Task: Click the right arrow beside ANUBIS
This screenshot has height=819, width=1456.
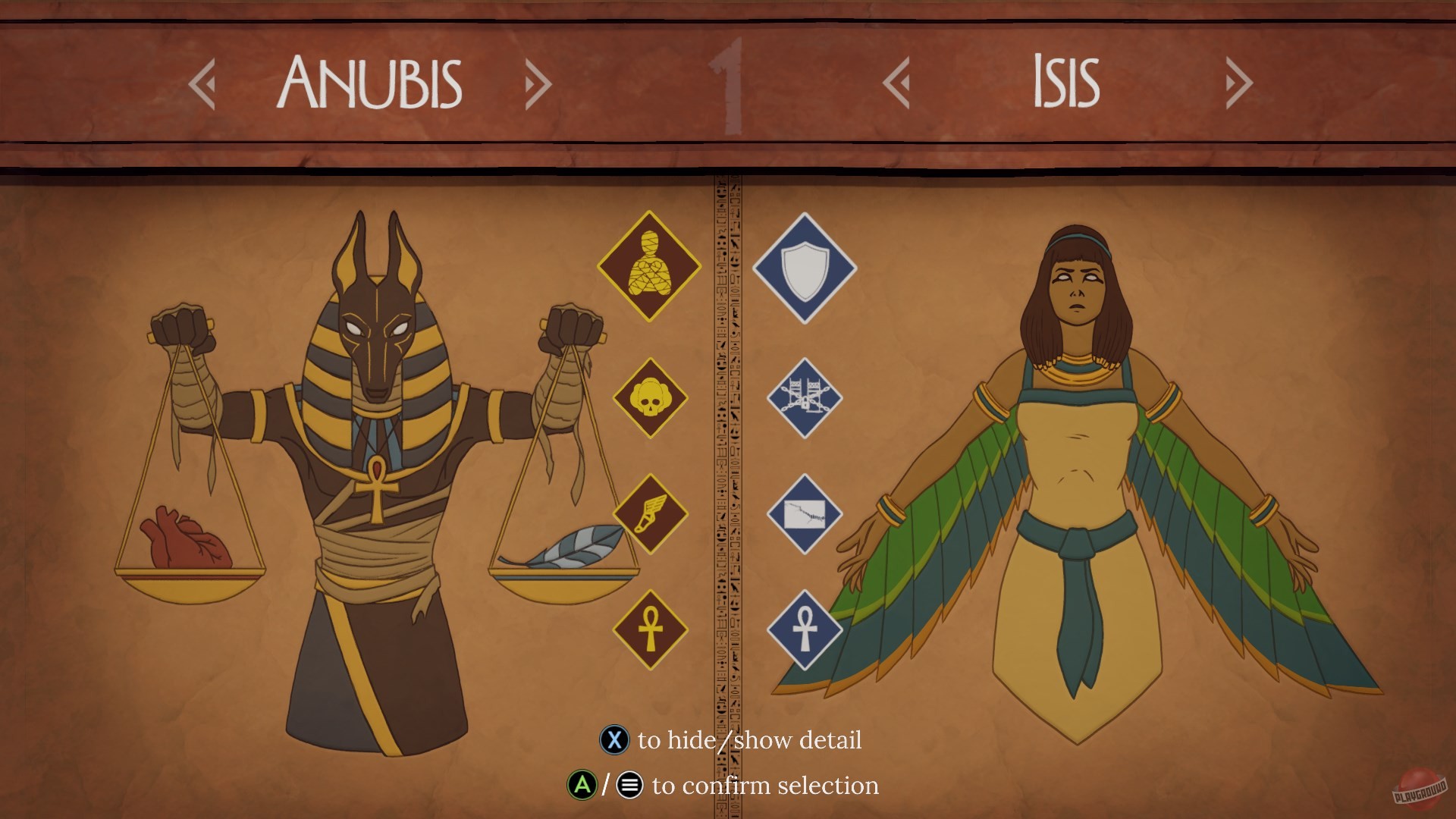Action: 537,83
